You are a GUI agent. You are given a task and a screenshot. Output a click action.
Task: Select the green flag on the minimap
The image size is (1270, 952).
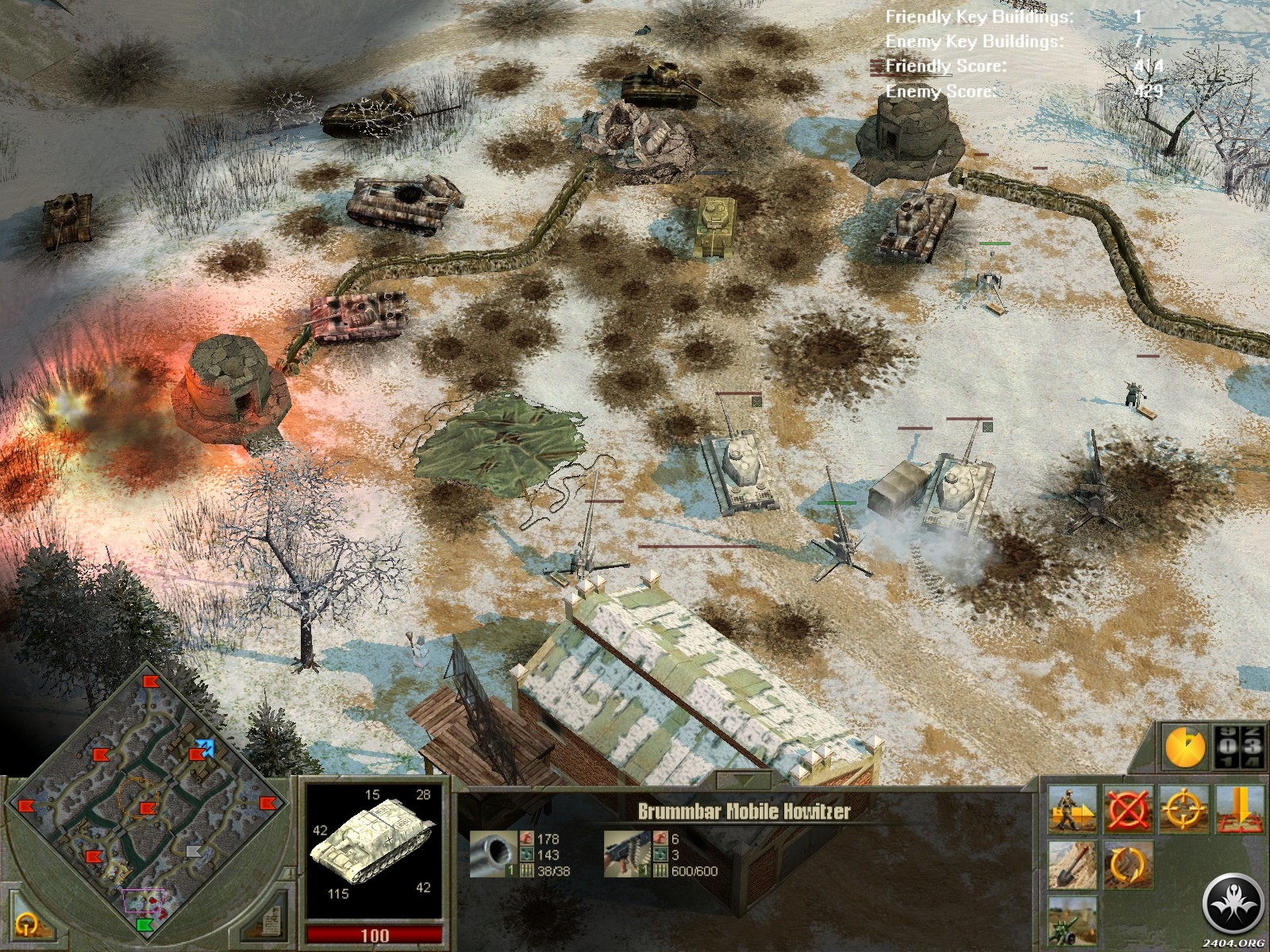pos(144,925)
